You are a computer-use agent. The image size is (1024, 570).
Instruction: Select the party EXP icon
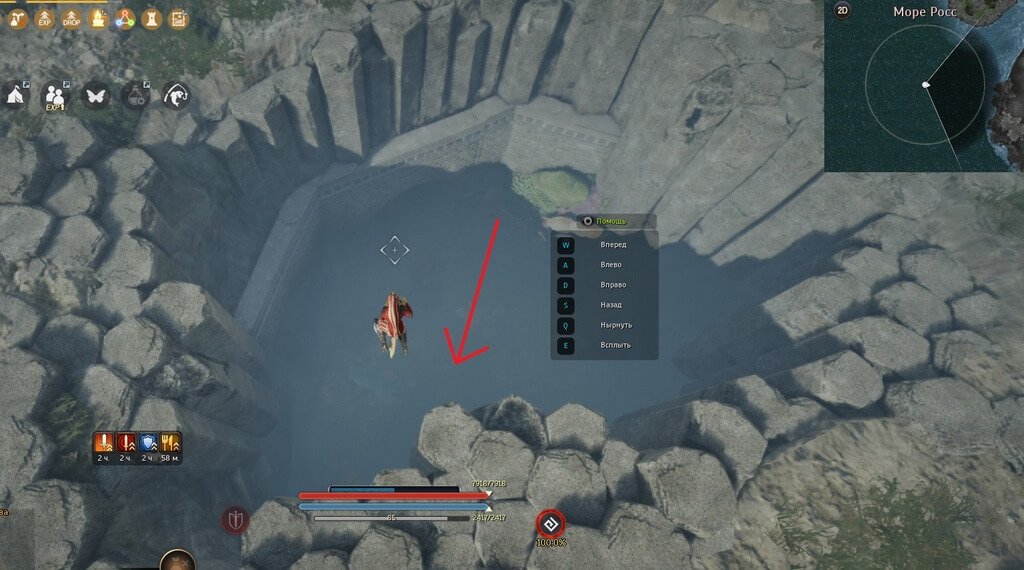point(55,95)
